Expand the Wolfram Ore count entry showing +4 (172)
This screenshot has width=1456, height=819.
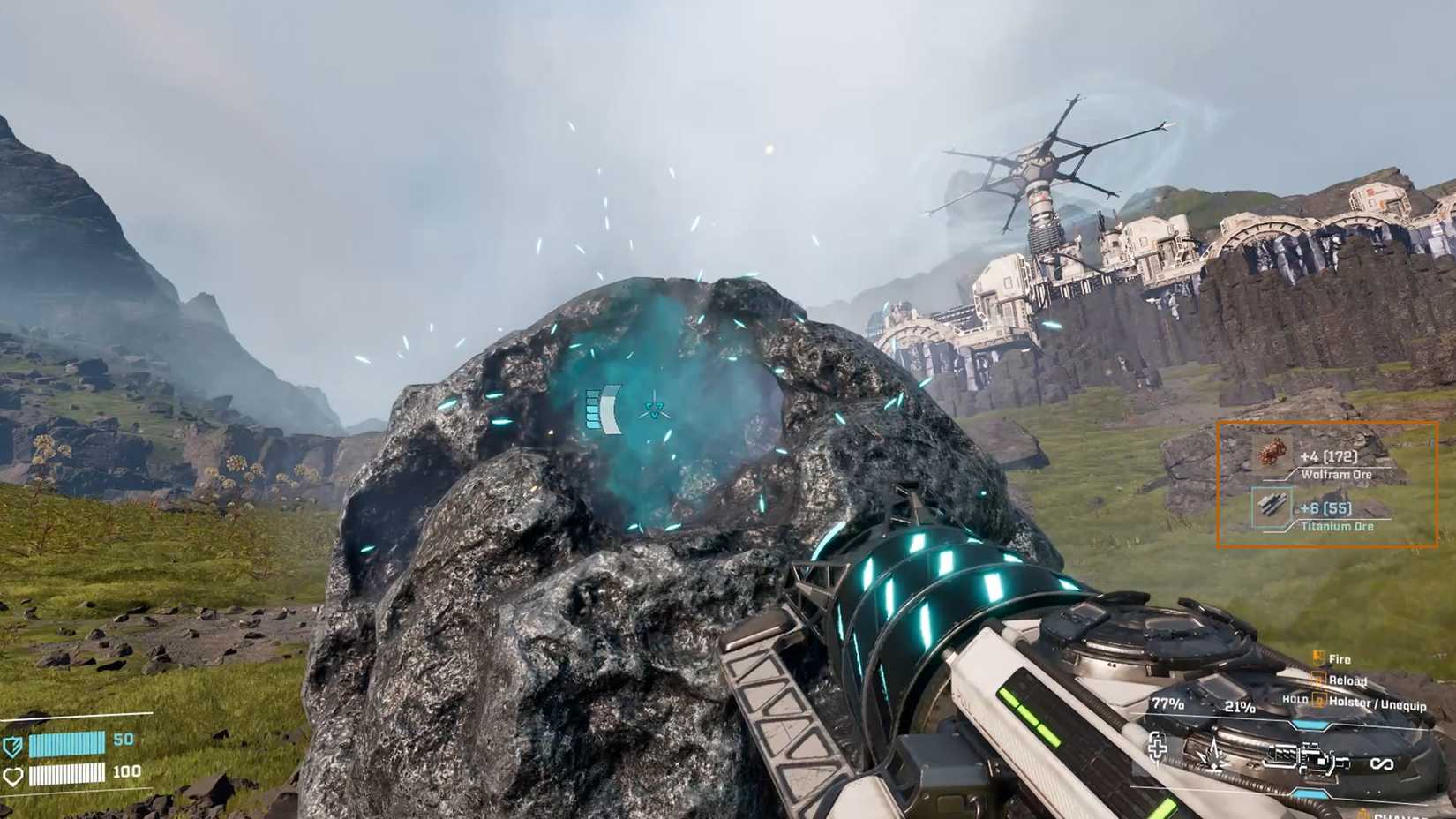1329,457
